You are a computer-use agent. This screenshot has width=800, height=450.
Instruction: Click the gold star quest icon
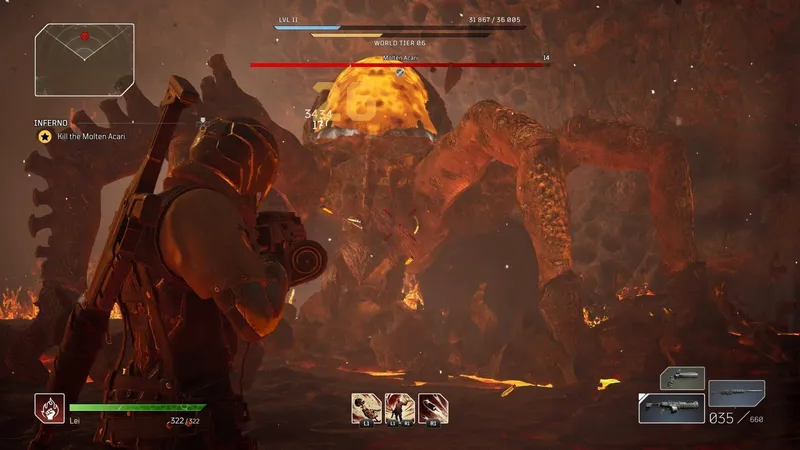coord(45,135)
